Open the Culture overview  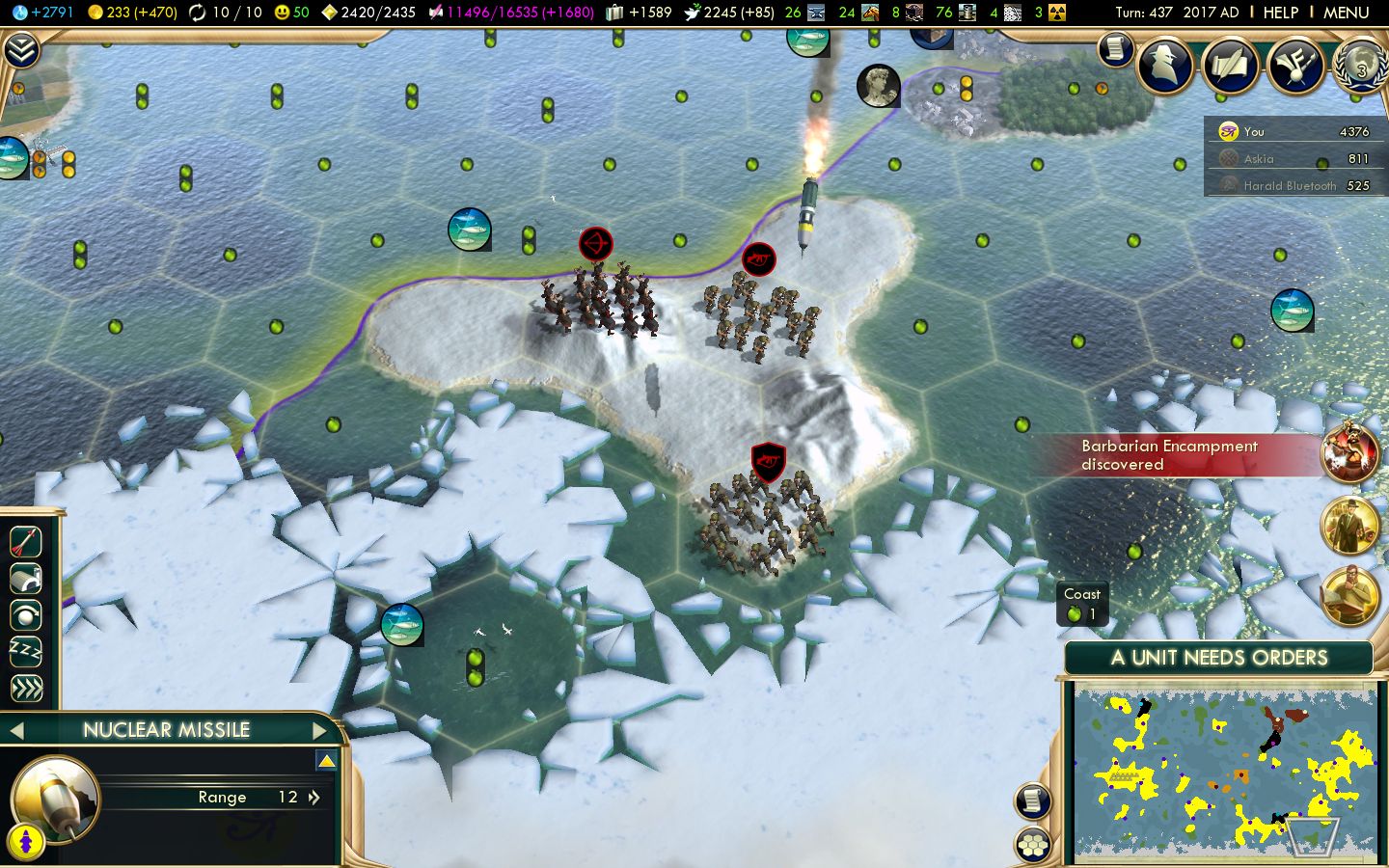1296,66
